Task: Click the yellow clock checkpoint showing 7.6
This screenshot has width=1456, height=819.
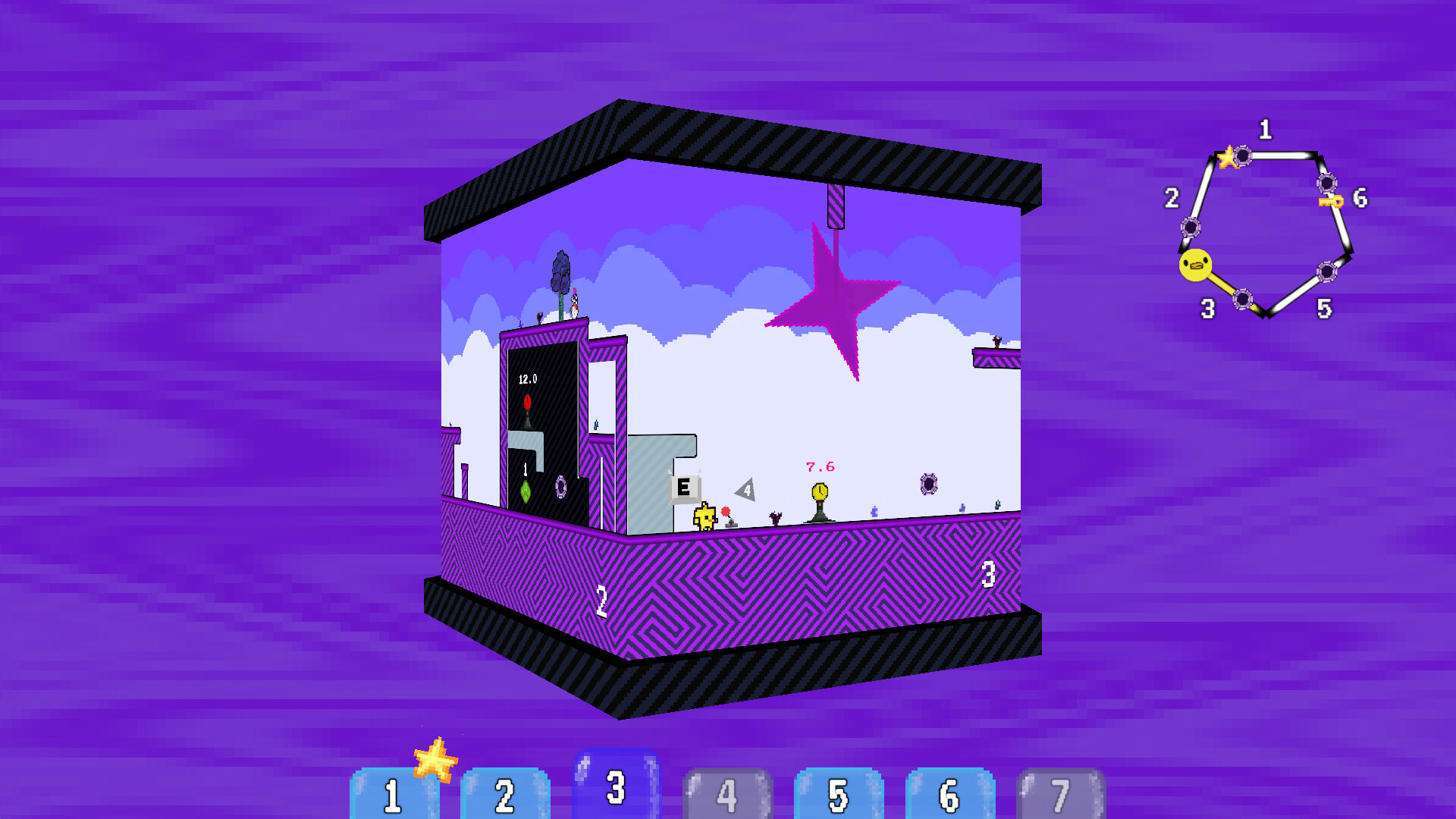Action: pos(821,492)
